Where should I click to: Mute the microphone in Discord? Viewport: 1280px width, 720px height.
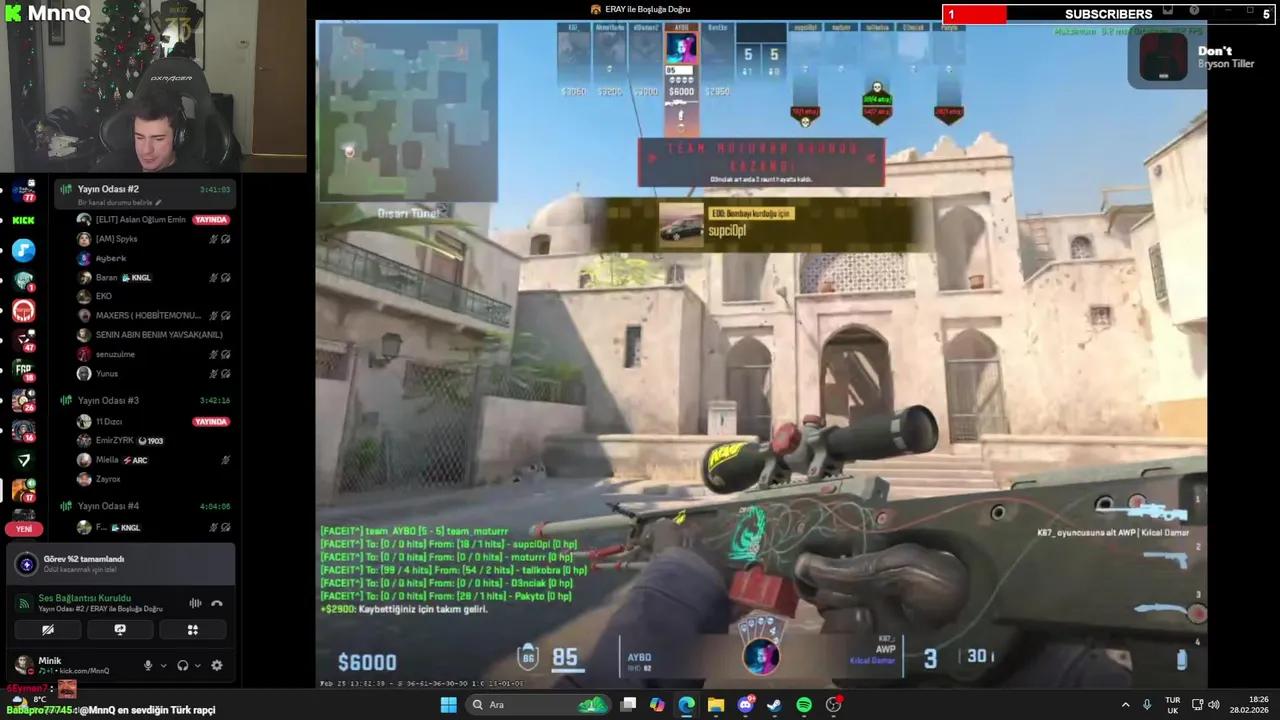[148, 665]
